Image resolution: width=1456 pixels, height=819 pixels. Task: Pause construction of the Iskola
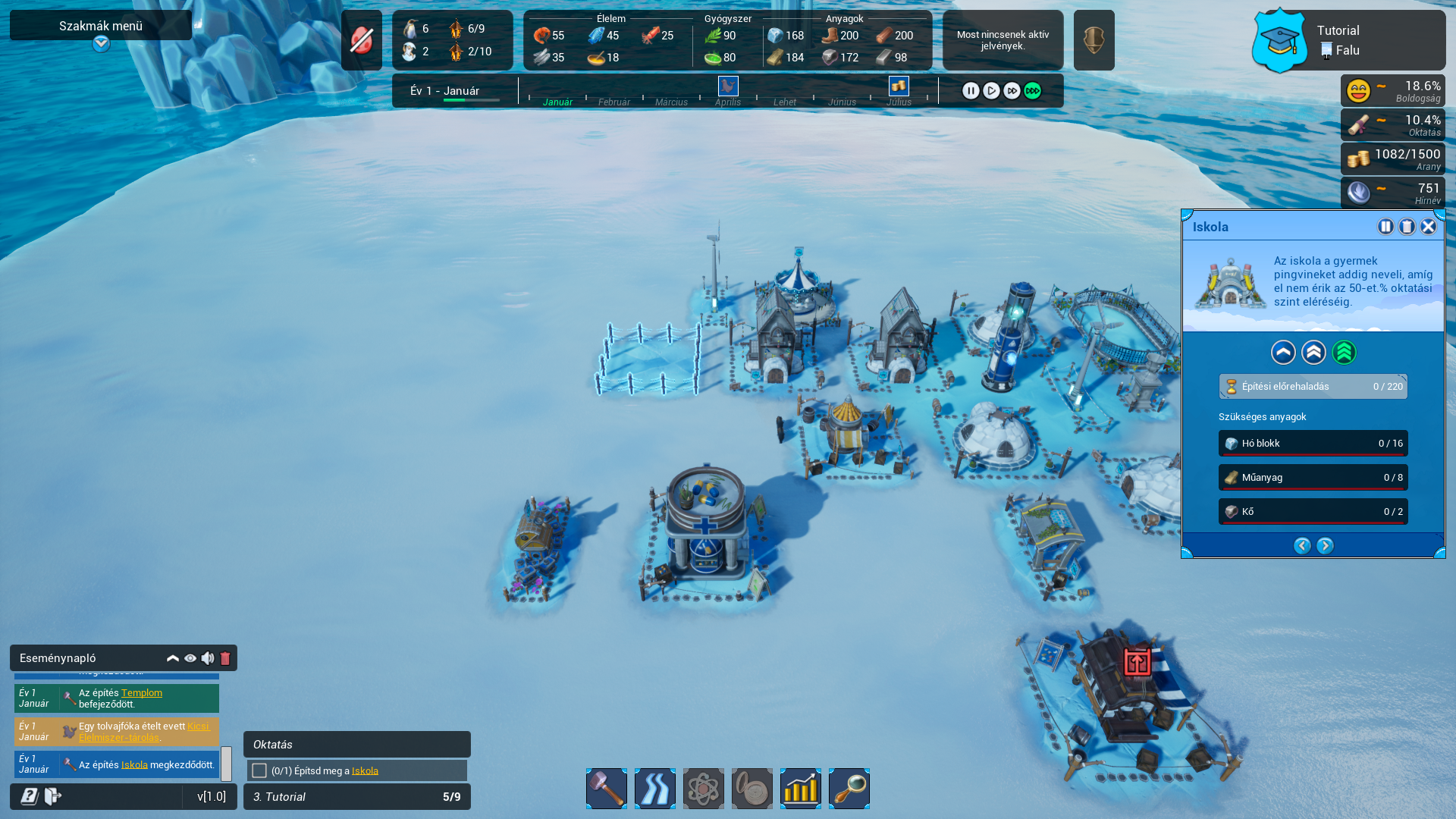pyautogui.click(x=1385, y=227)
